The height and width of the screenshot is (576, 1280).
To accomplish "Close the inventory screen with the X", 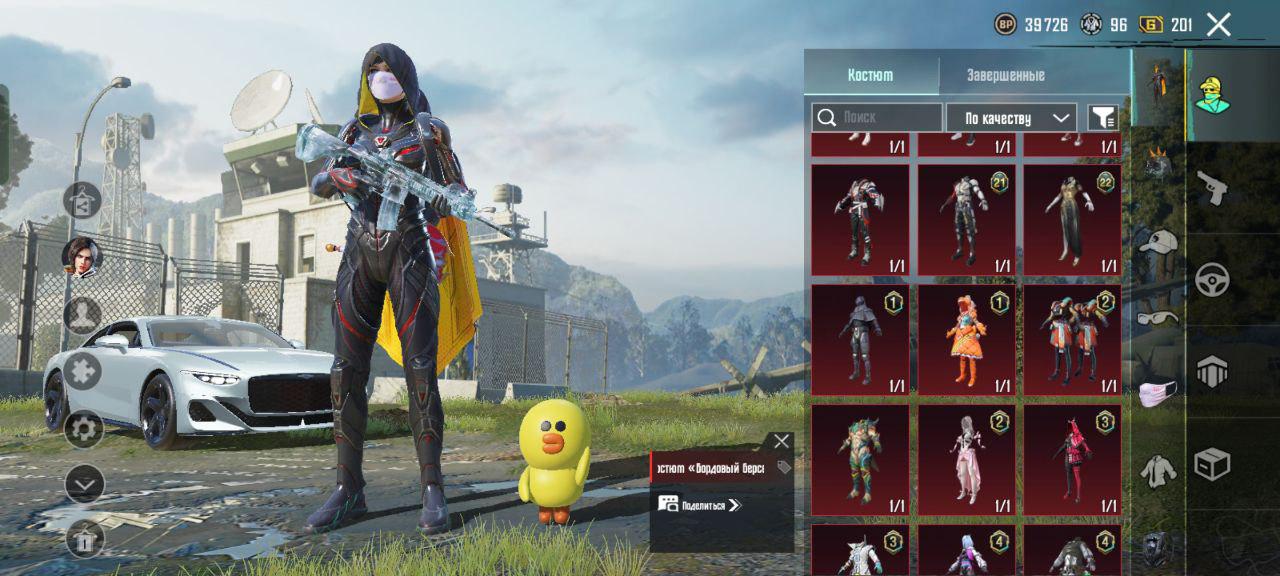I will tap(1218, 25).
